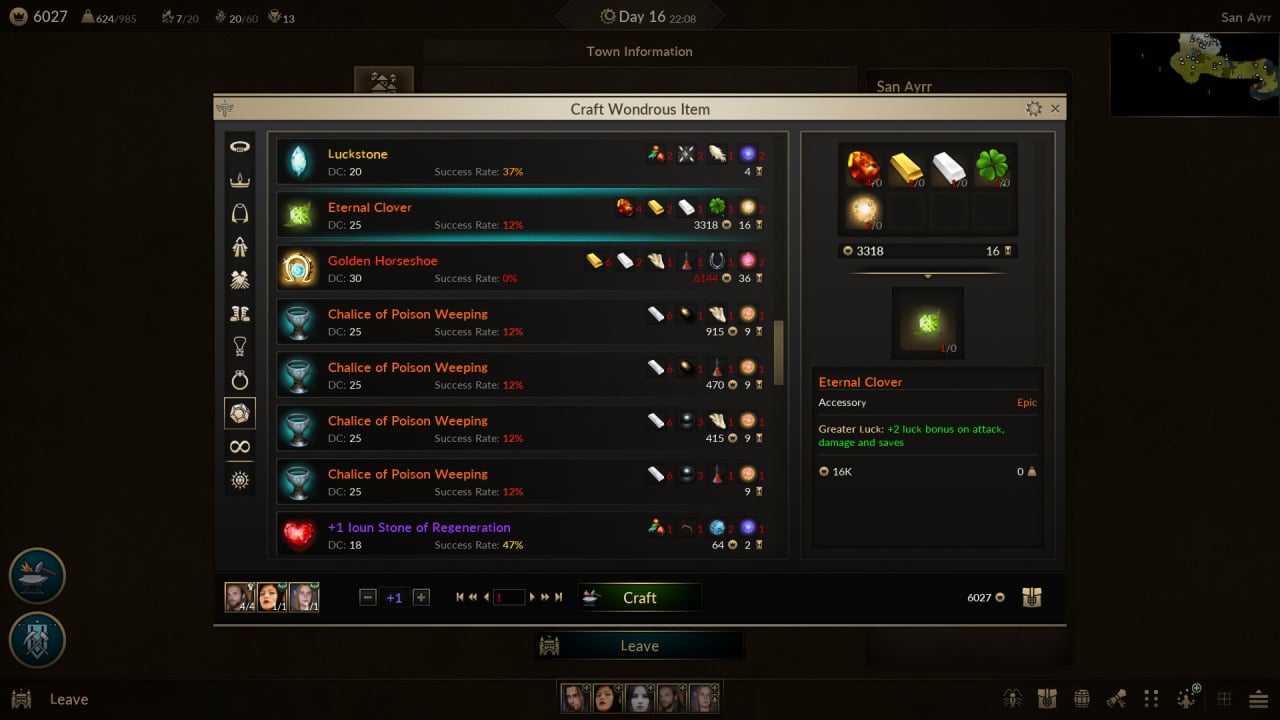This screenshot has height=720, width=1280.
Task: Increase the enhancement bonus with plus button
Action: [x=421, y=598]
